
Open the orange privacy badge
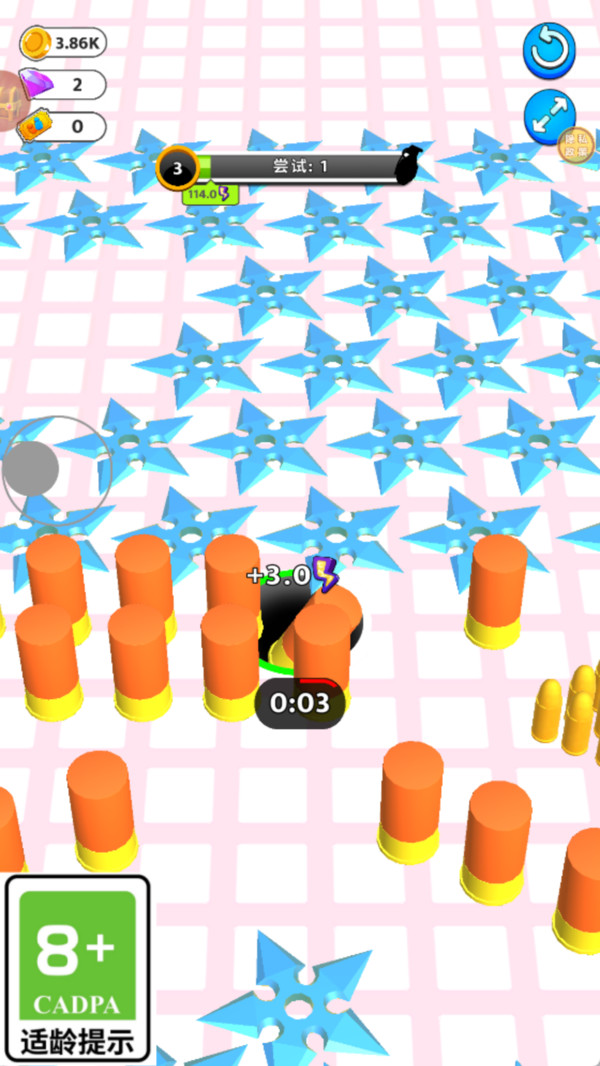(x=577, y=145)
